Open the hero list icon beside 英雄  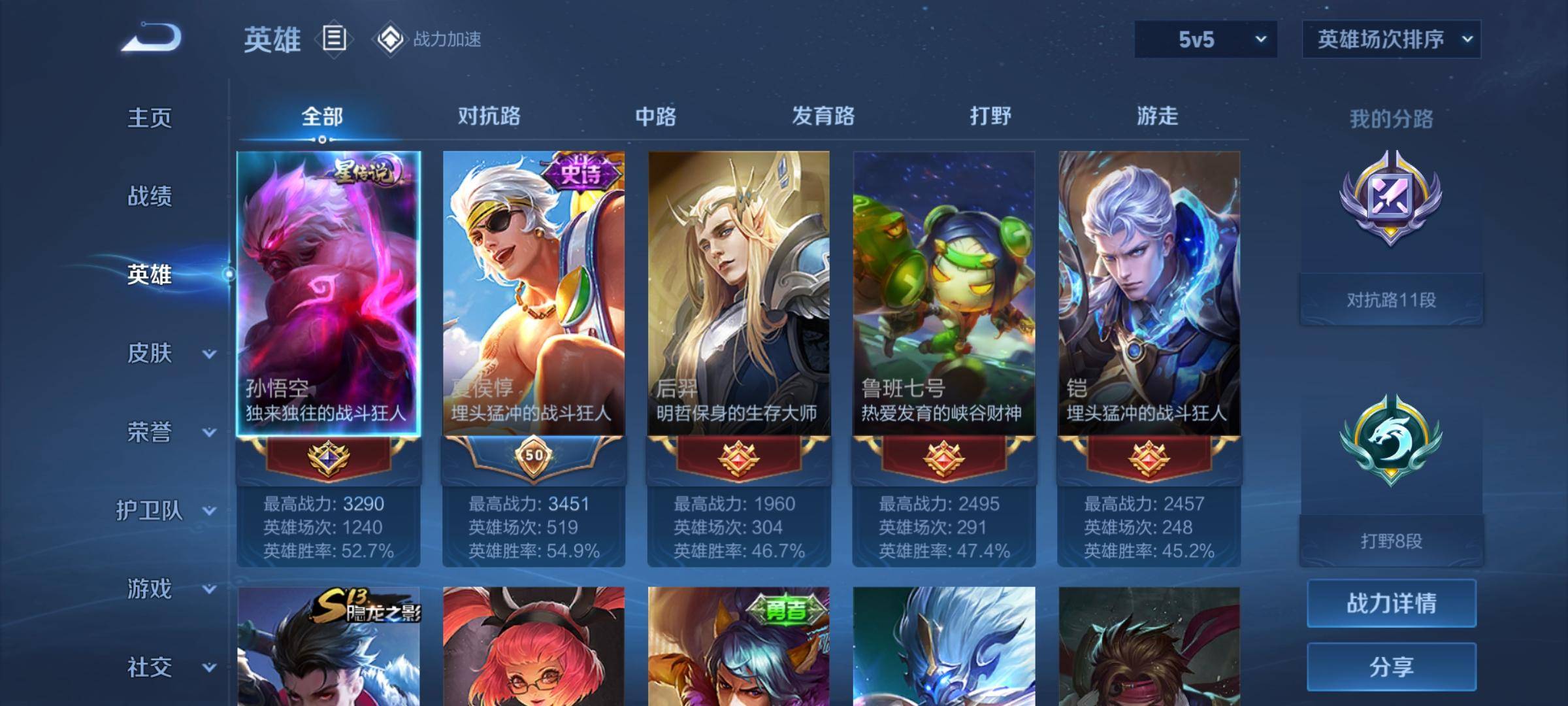(x=334, y=39)
